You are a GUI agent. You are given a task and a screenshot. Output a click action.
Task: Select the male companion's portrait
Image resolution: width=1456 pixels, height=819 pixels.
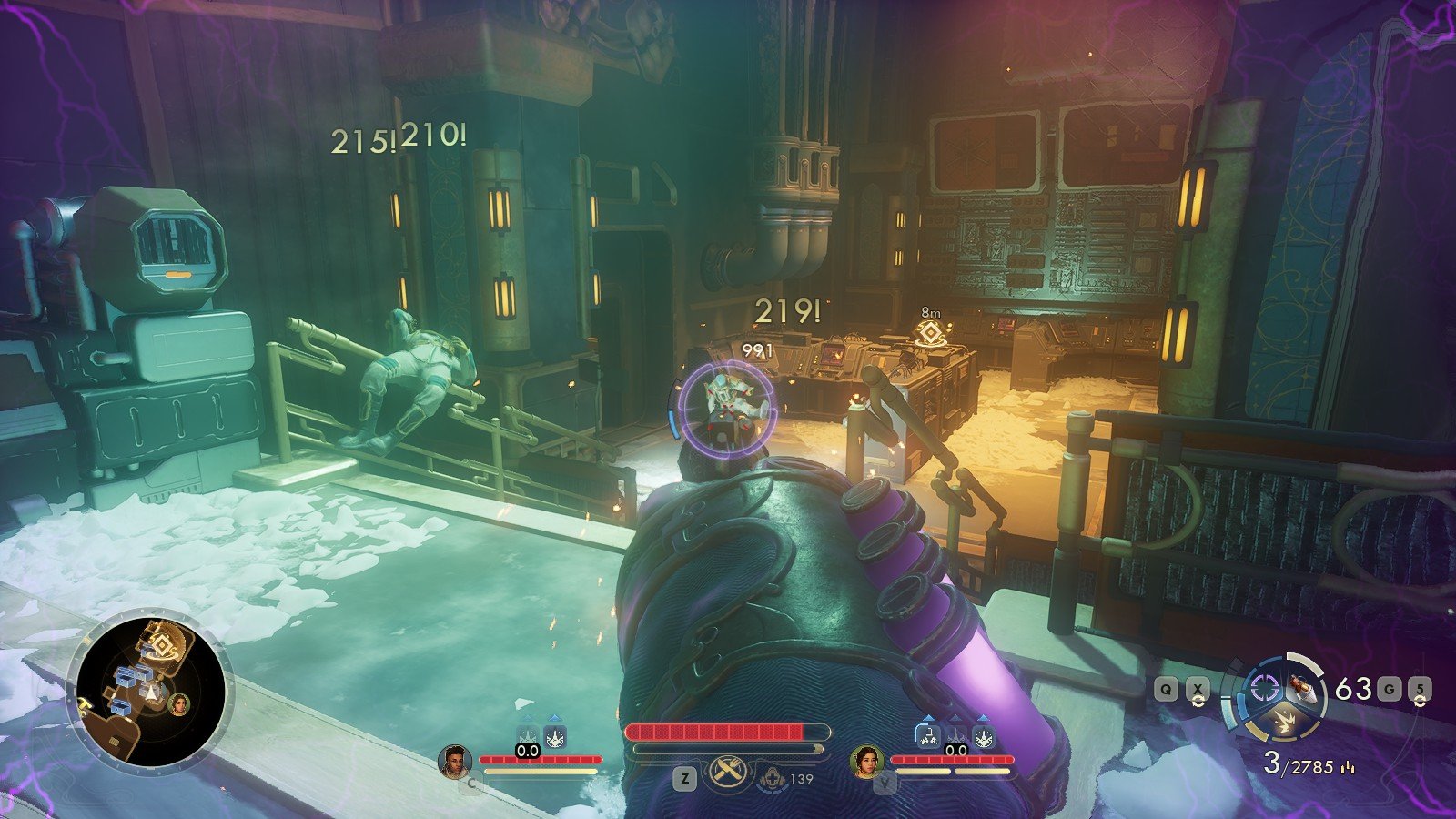tap(454, 762)
